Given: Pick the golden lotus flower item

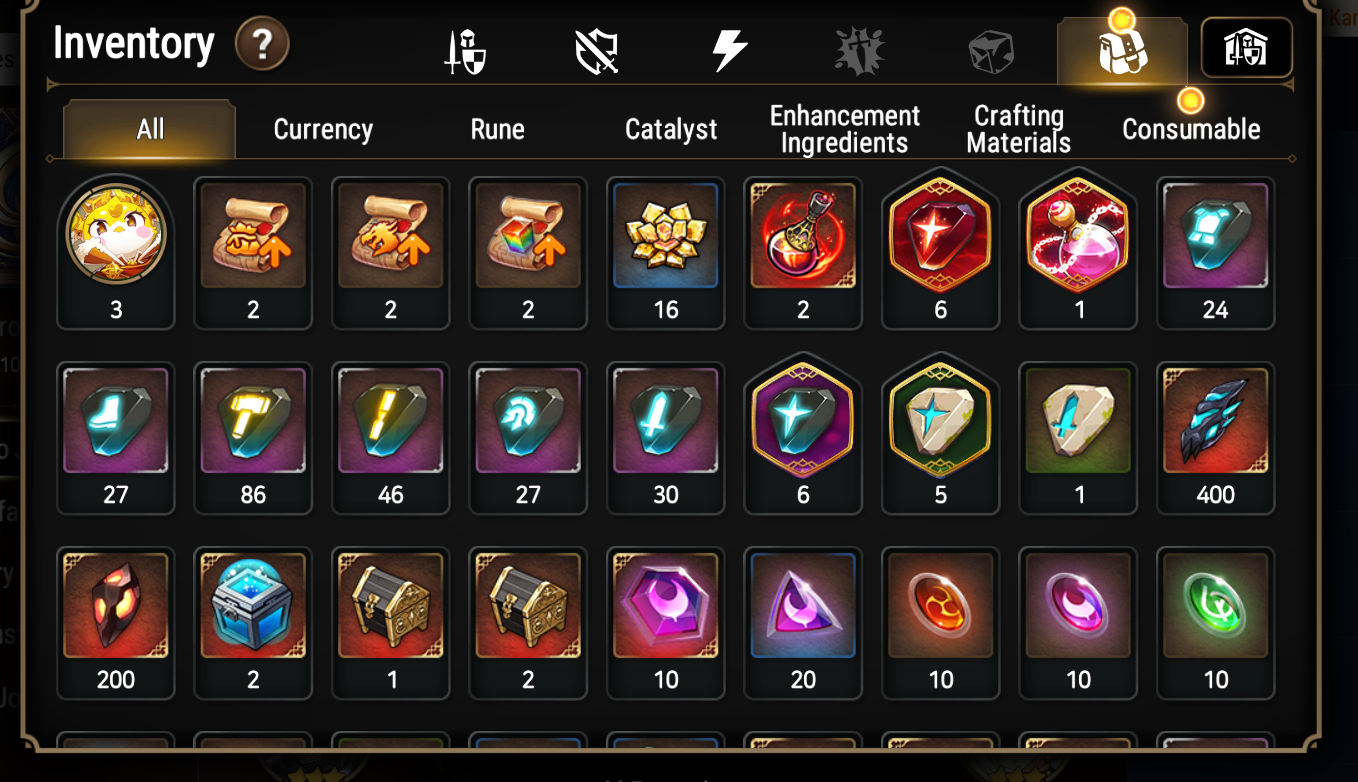Looking at the screenshot, I should (666, 236).
